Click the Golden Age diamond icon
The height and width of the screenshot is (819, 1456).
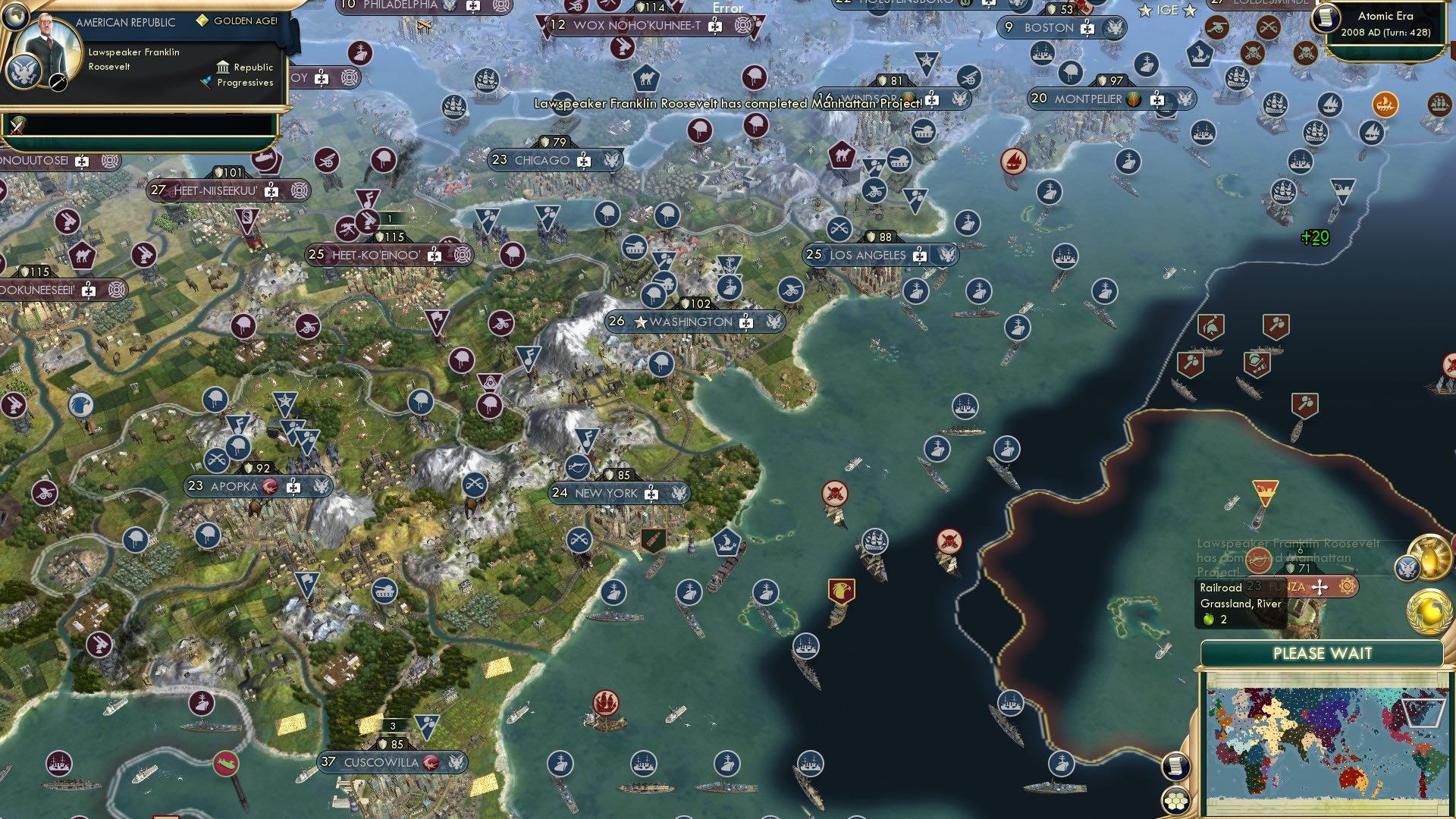(x=203, y=21)
